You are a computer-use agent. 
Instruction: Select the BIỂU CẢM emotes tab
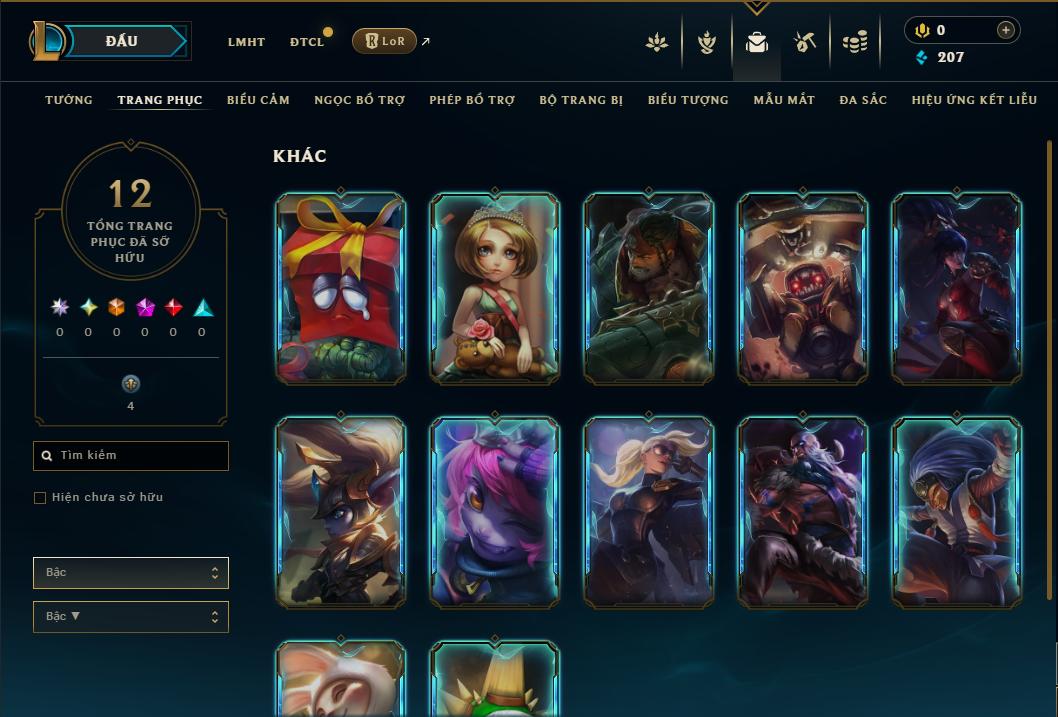pos(258,100)
